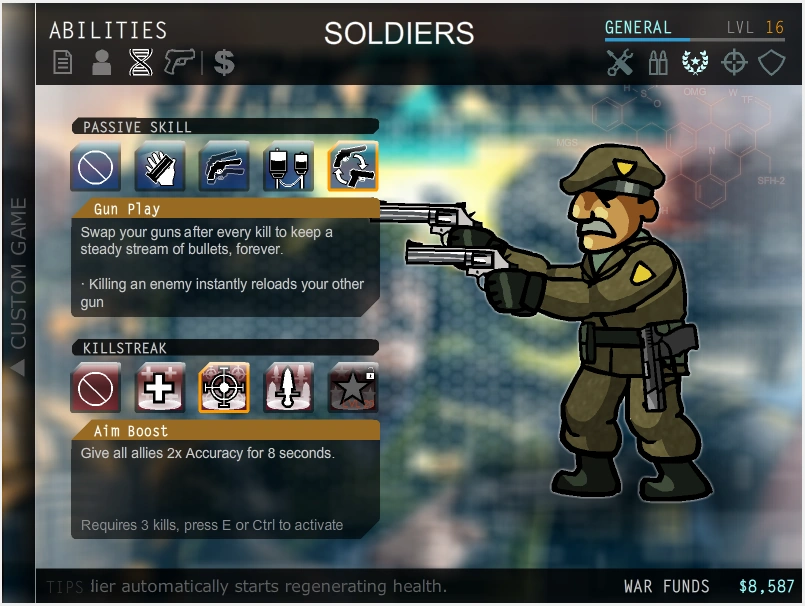
Task: Select the hand-holding-pistol passive skill
Action: (224, 166)
